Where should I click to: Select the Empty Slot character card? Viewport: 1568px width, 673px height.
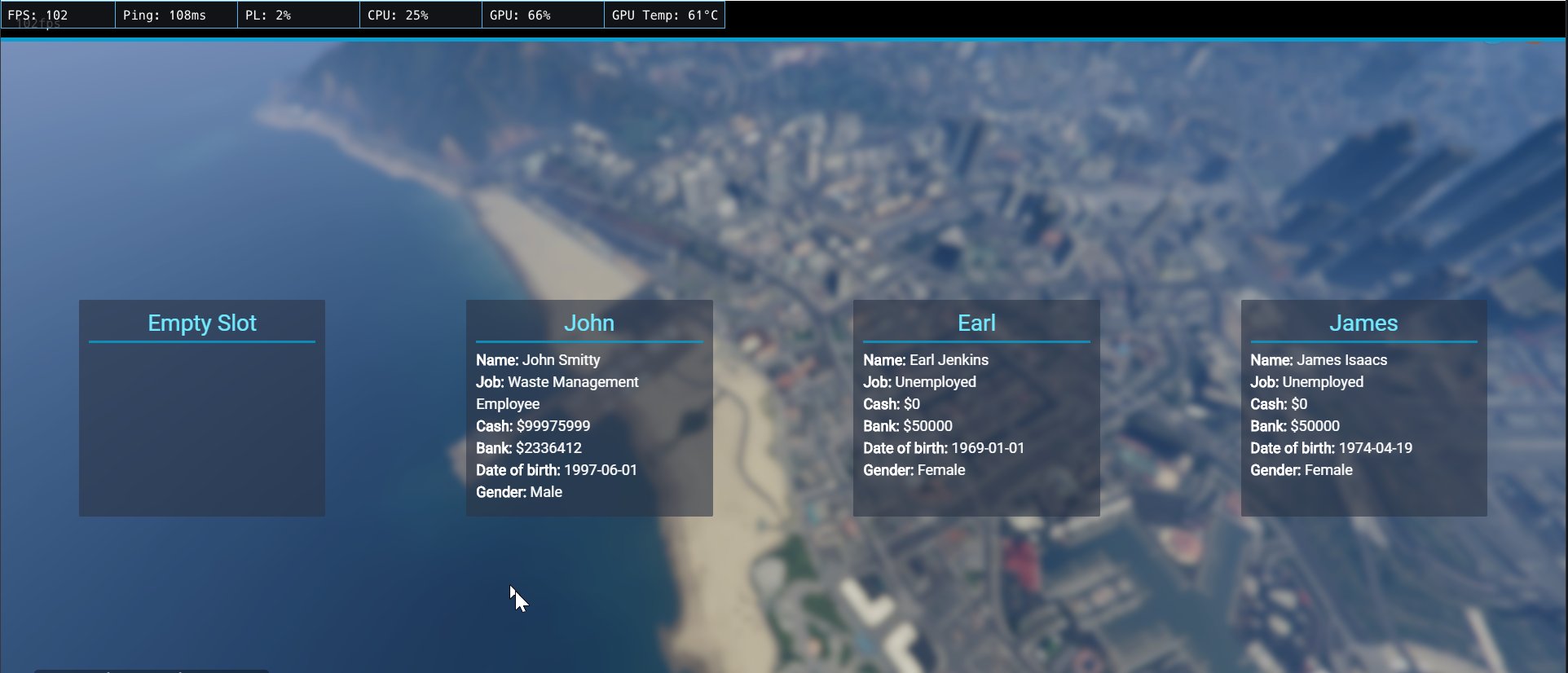pos(201,407)
